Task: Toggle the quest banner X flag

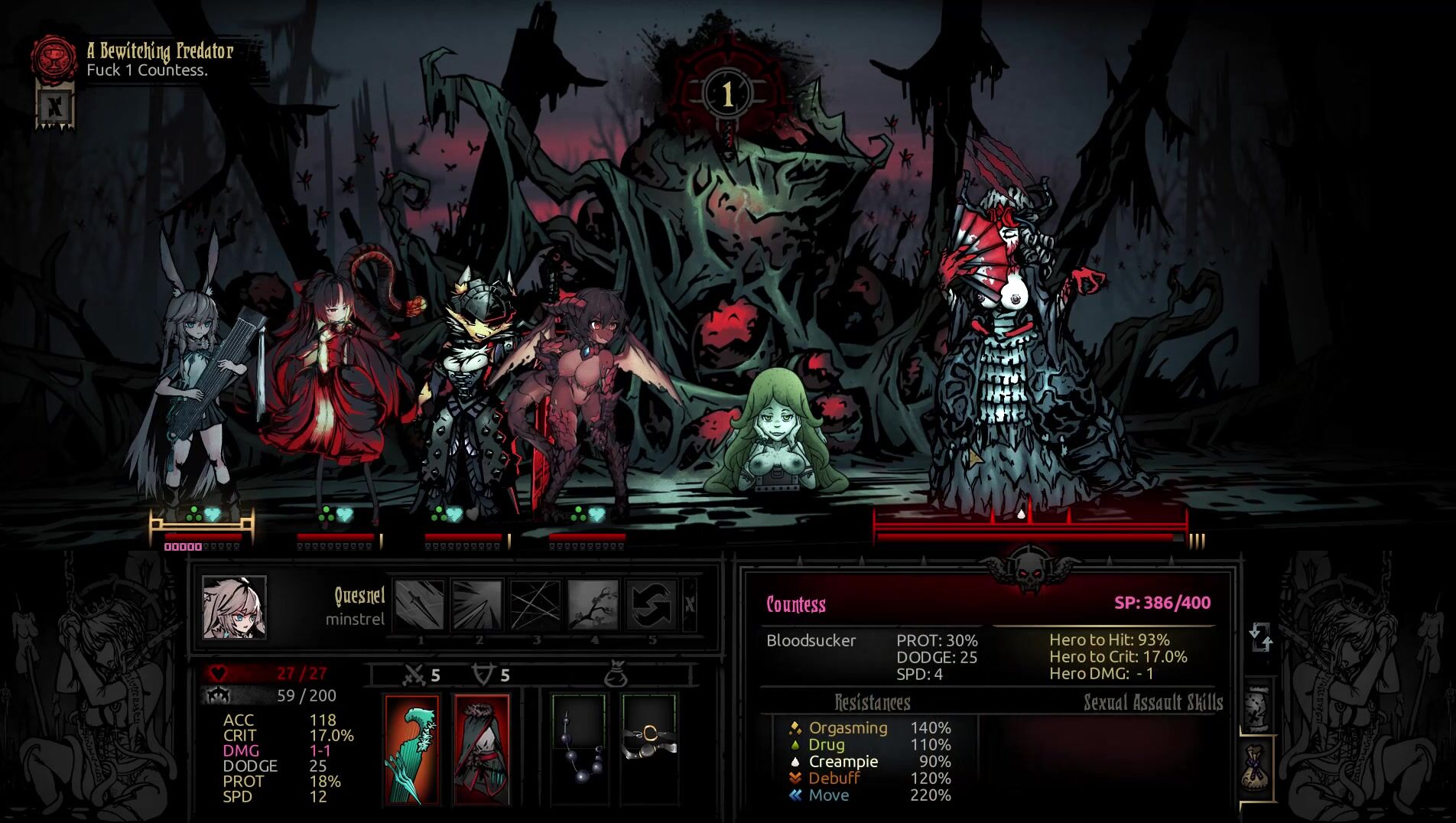Action: click(x=55, y=107)
